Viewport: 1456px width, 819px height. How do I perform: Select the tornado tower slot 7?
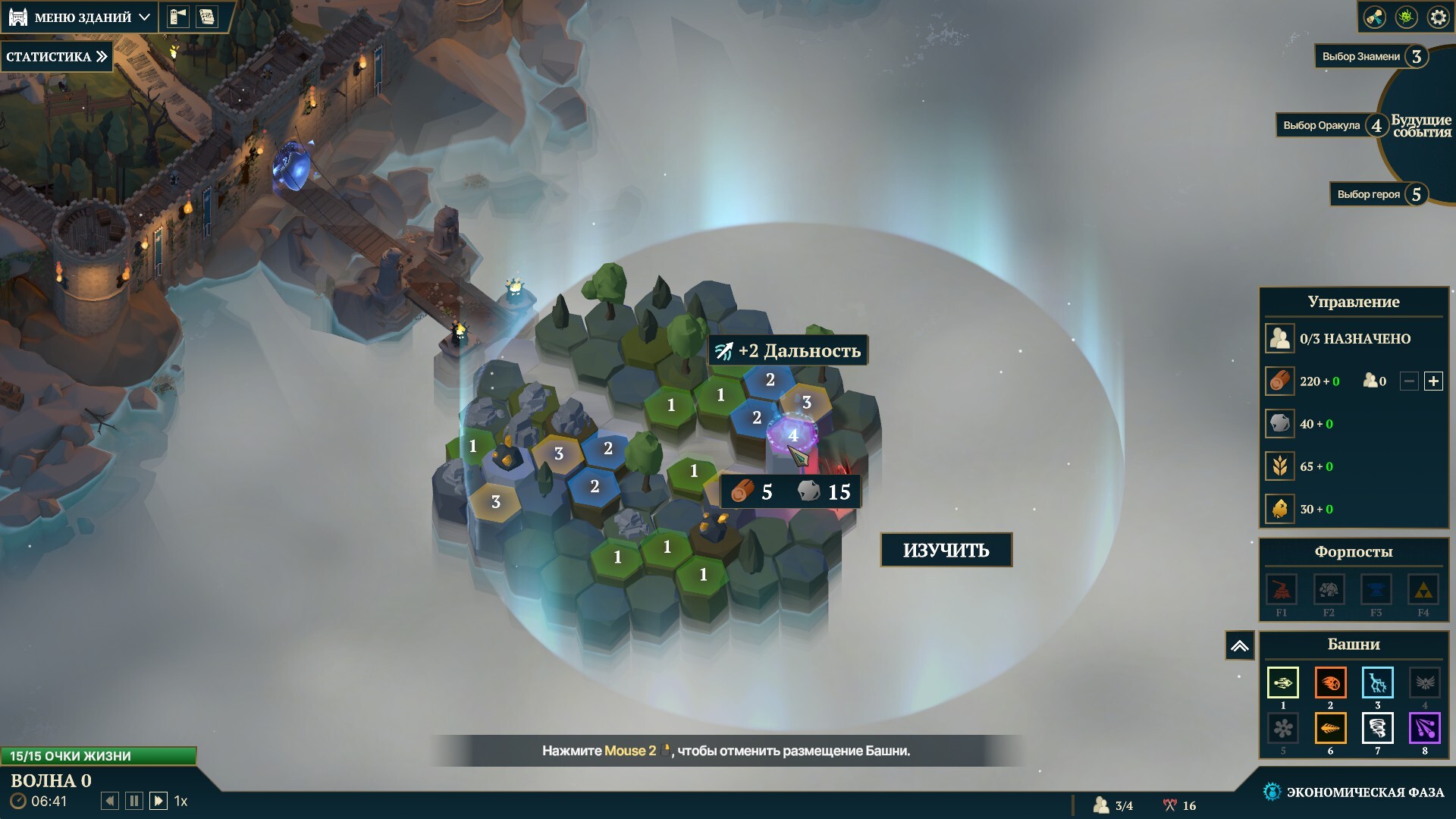1377,729
